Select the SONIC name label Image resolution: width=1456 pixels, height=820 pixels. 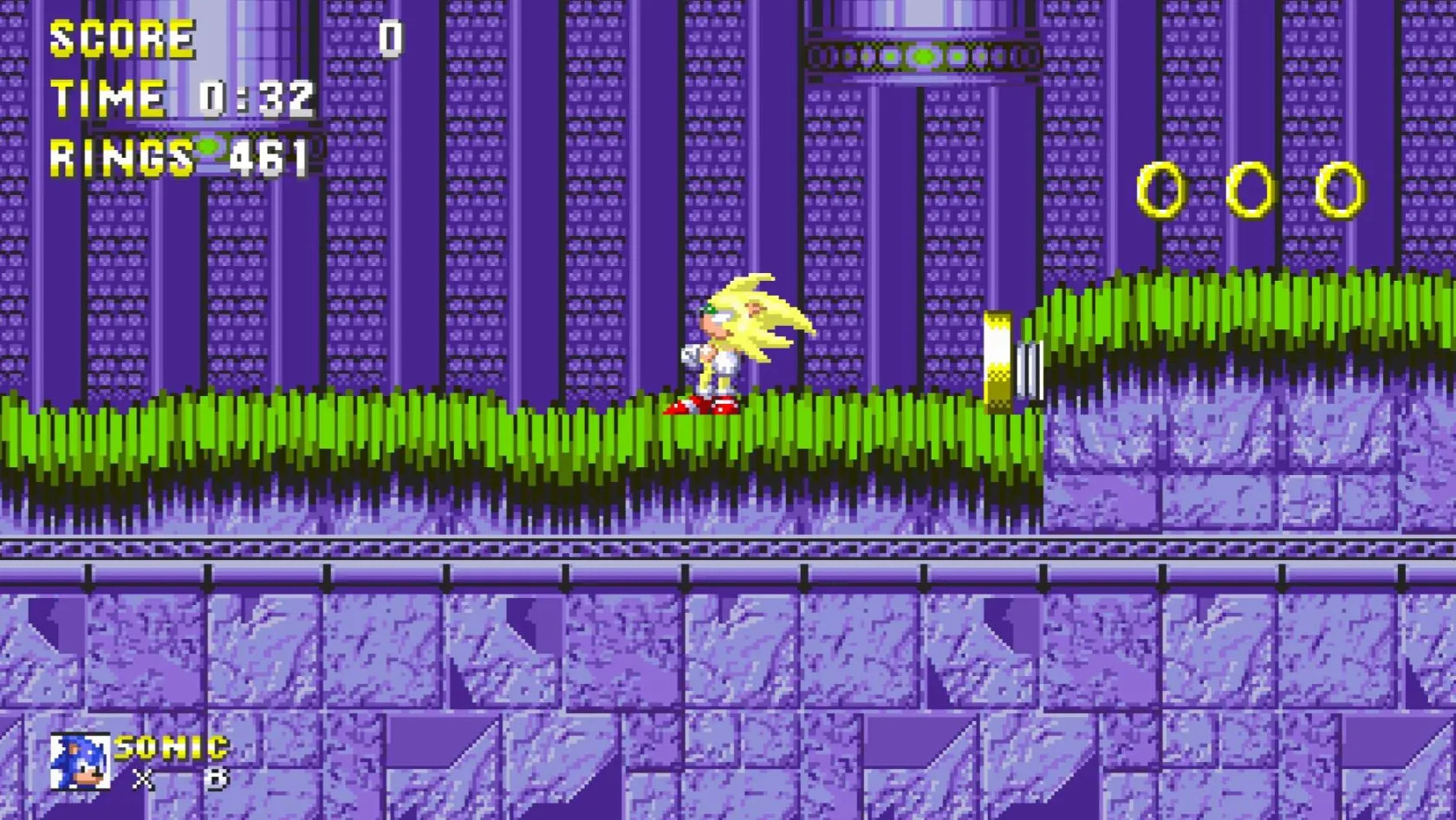pyautogui.click(x=172, y=747)
